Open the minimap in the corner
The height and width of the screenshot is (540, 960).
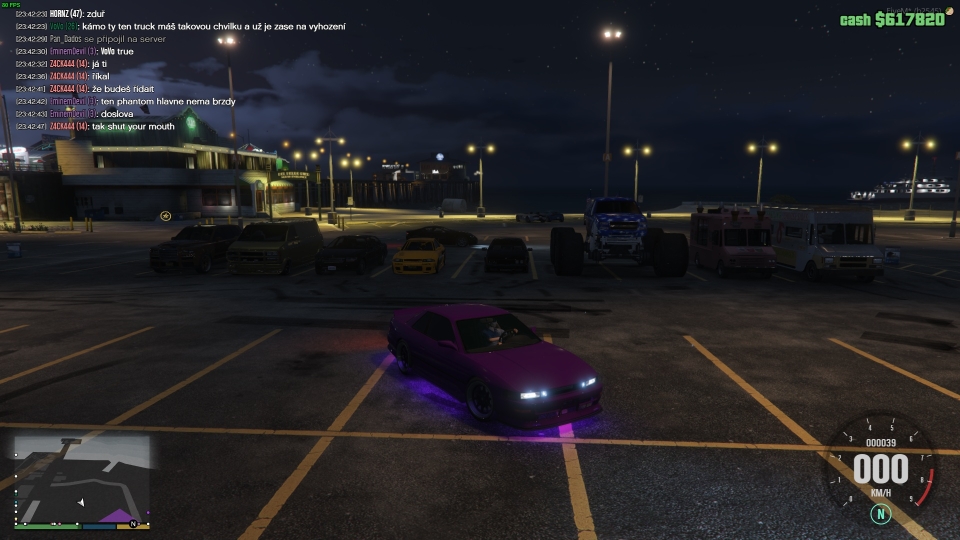tap(82, 480)
